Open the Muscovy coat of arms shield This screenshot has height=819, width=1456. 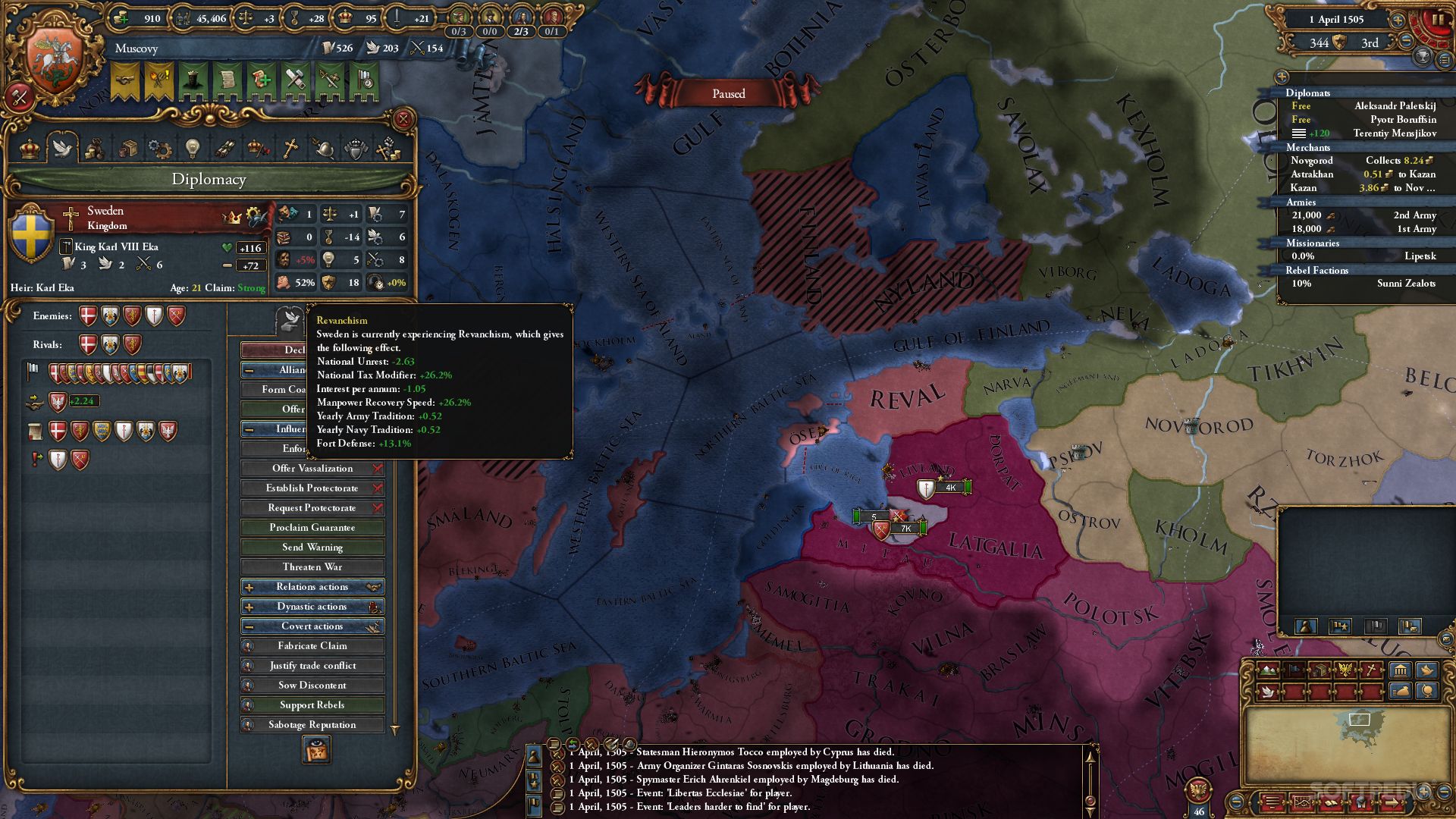(55, 62)
